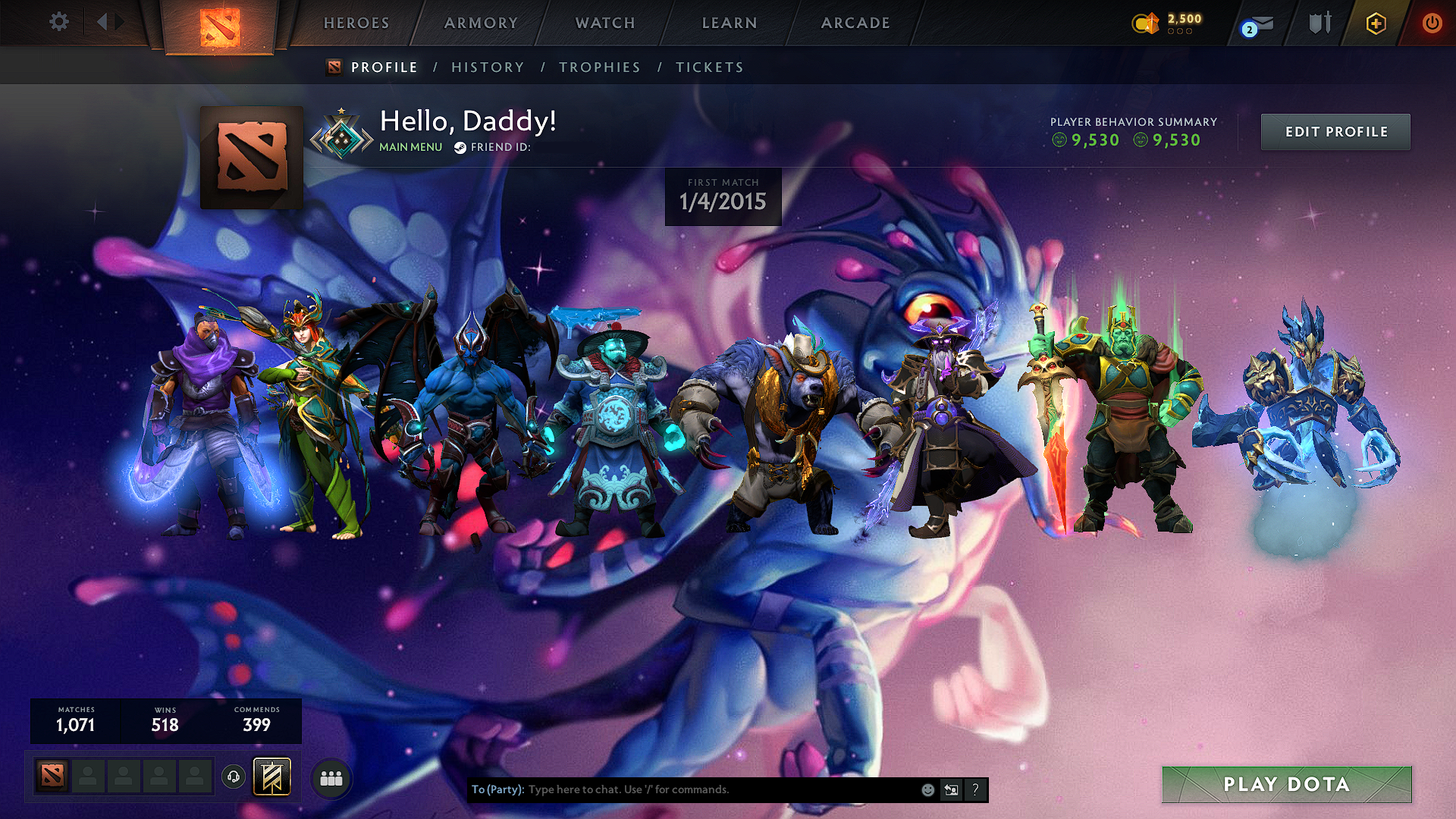Open the emoticon picker in the chat bar

click(x=928, y=789)
